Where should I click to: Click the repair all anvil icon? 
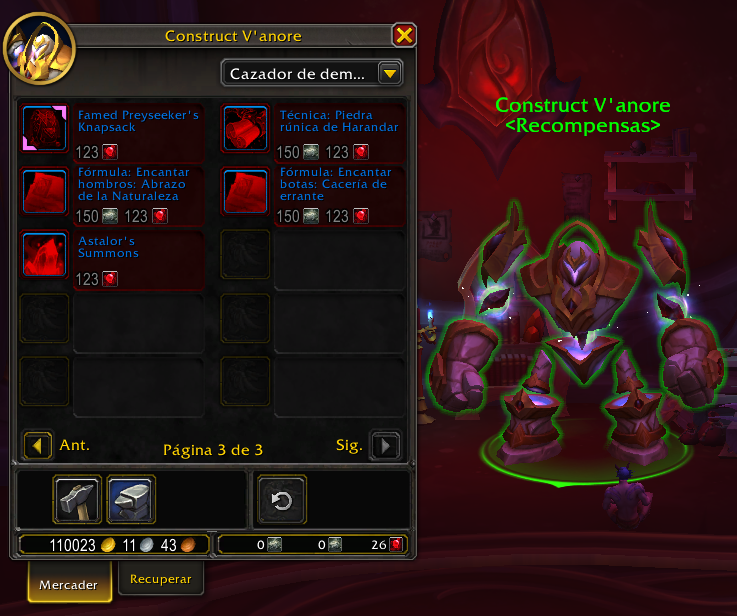tap(131, 500)
